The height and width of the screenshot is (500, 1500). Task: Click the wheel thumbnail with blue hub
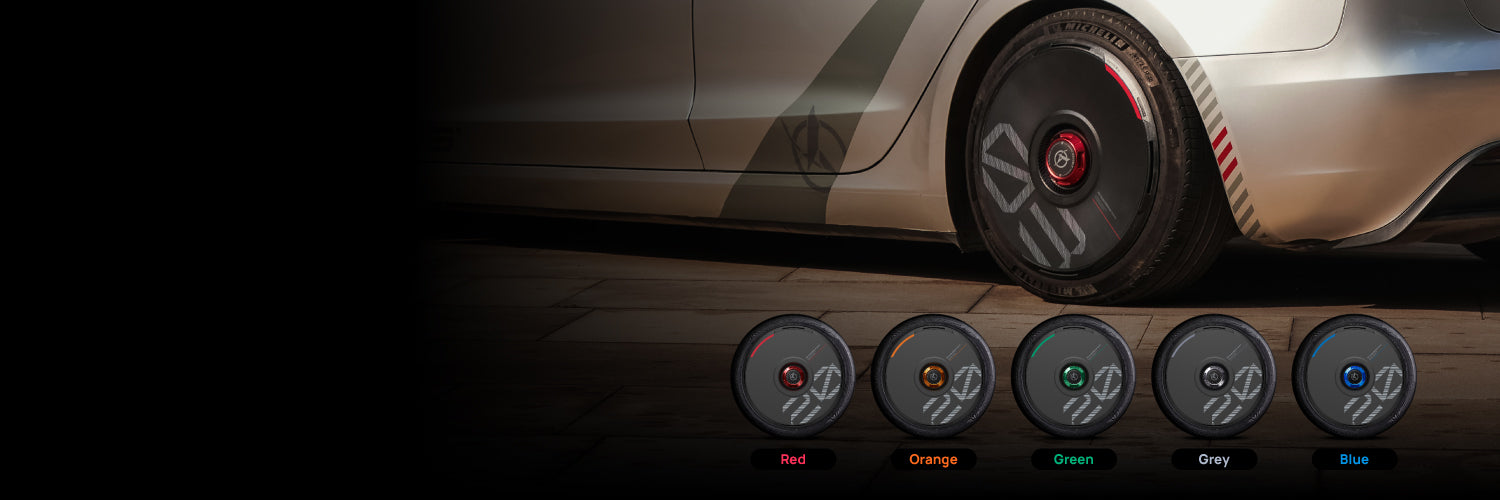[x=1354, y=376]
